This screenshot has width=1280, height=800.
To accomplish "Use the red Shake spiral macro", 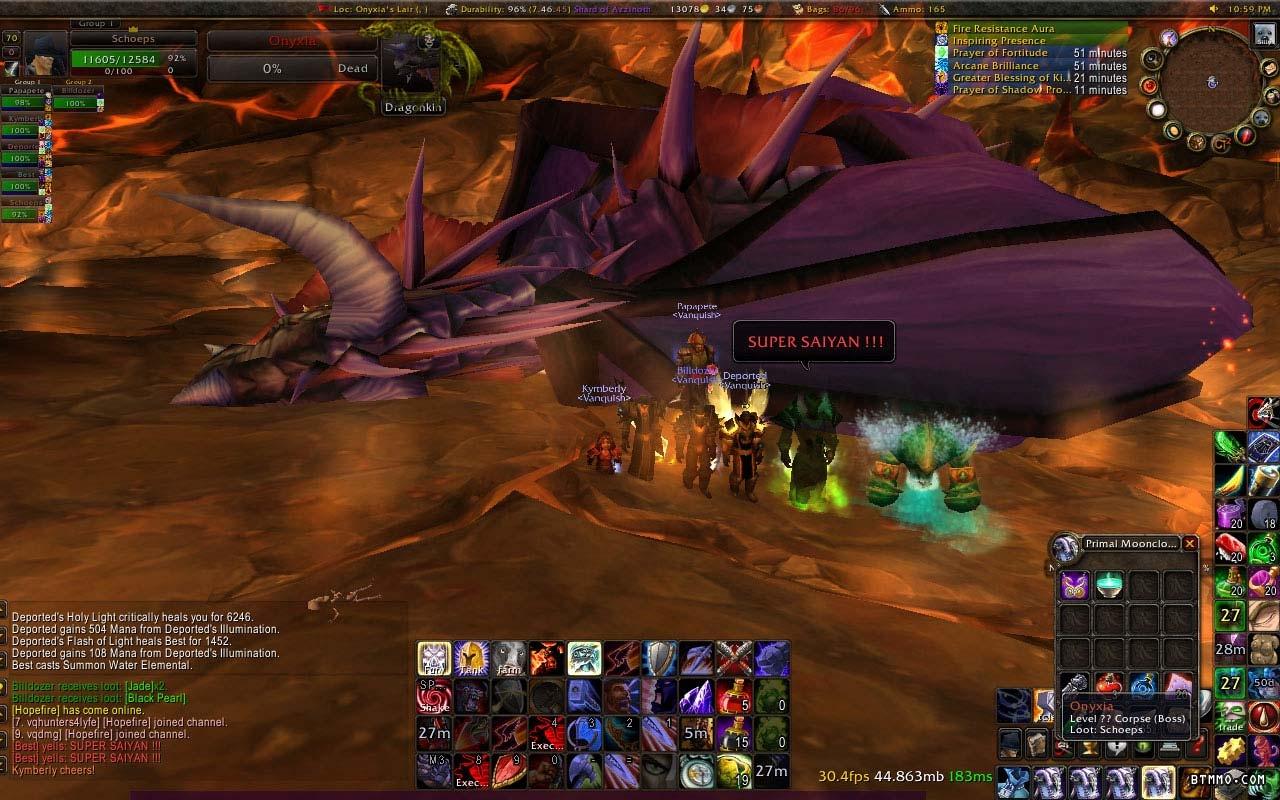I will 434,696.
